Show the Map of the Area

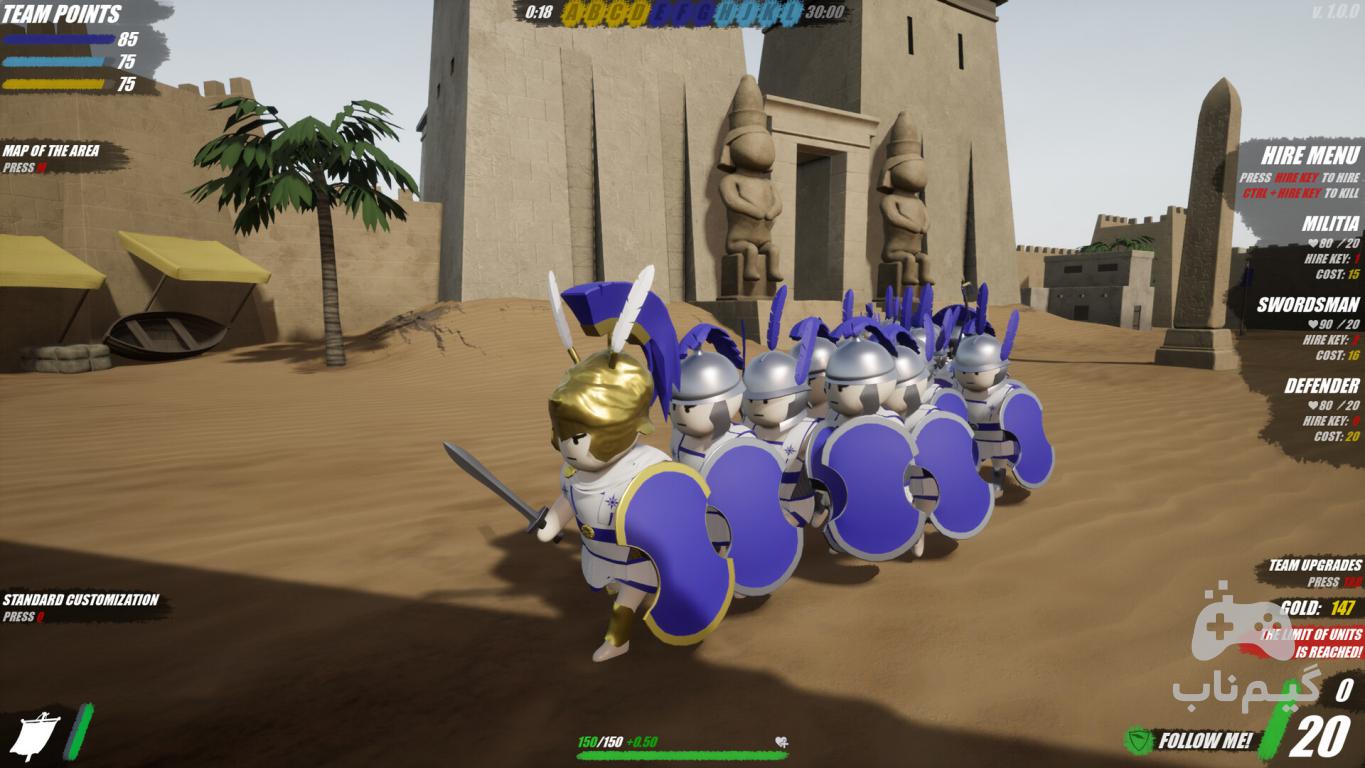(x=51, y=151)
